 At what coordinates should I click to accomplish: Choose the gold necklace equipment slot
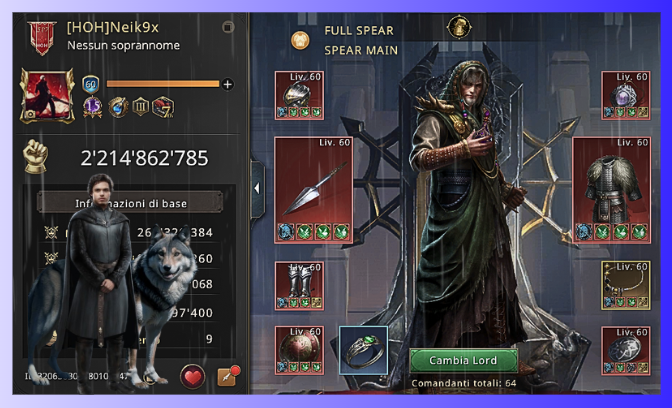(x=625, y=285)
